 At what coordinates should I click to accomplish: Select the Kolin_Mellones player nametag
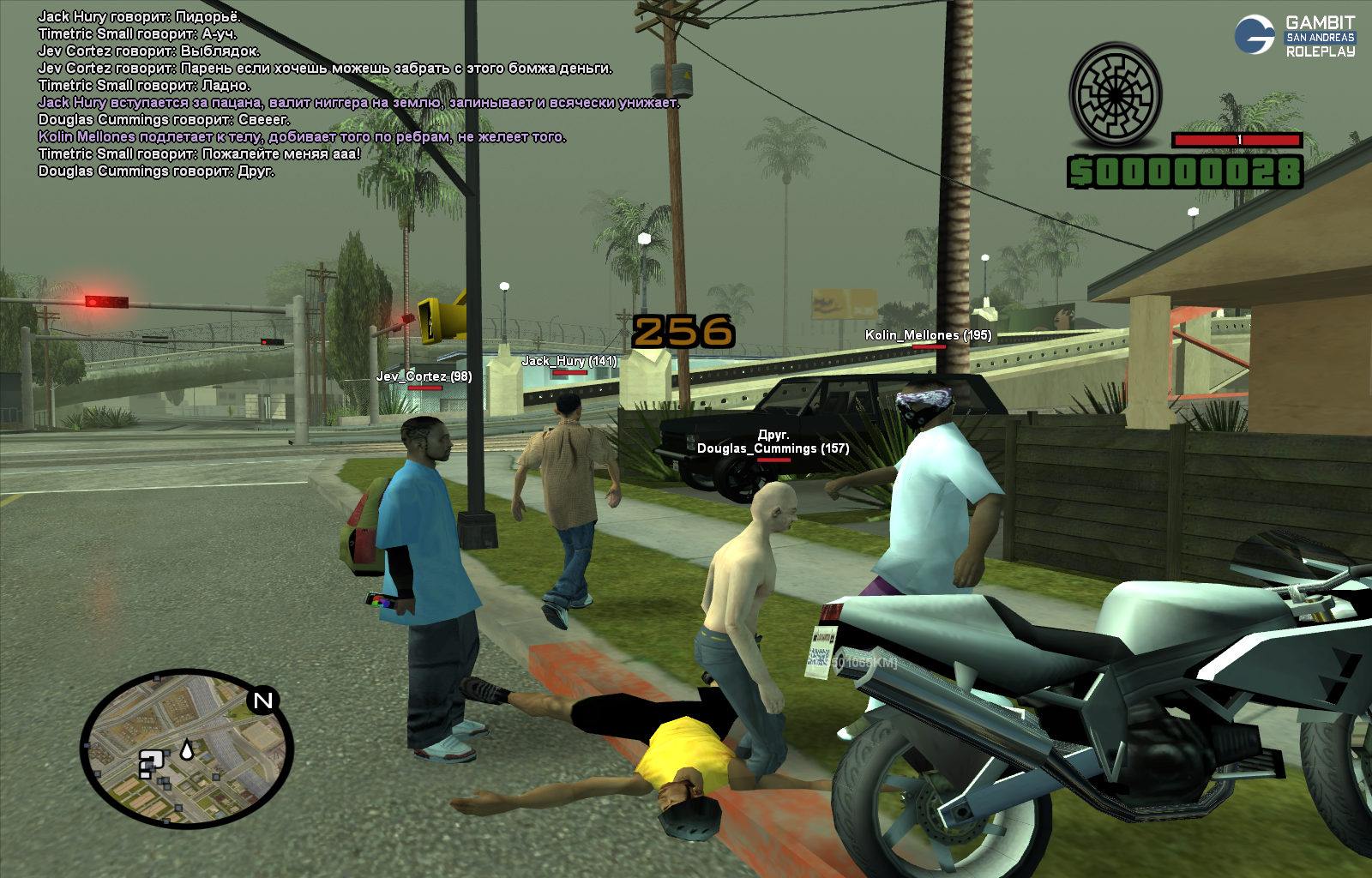pyautogui.click(x=928, y=335)
